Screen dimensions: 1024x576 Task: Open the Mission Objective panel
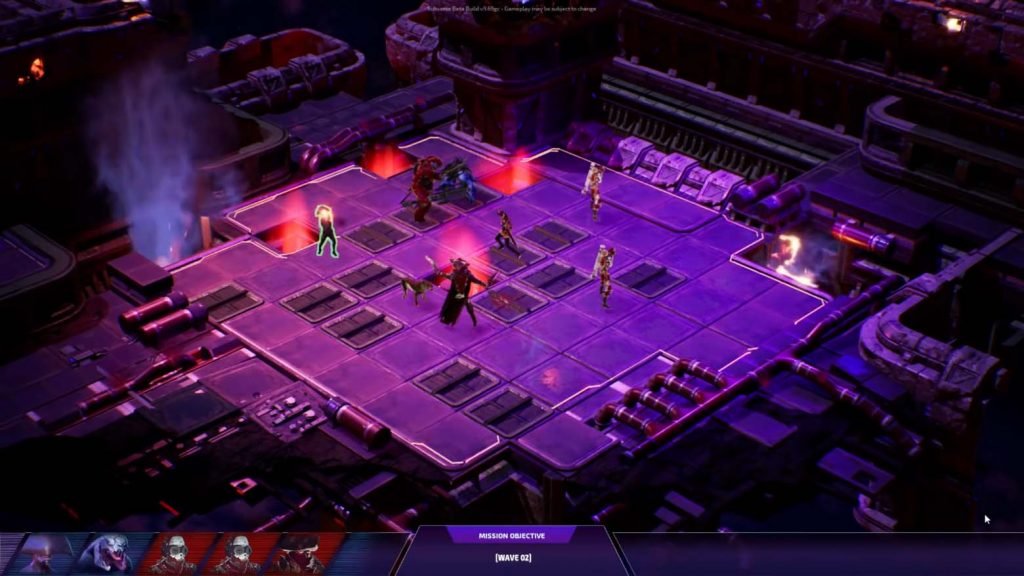pyautogui.click(x=511, y=535)
